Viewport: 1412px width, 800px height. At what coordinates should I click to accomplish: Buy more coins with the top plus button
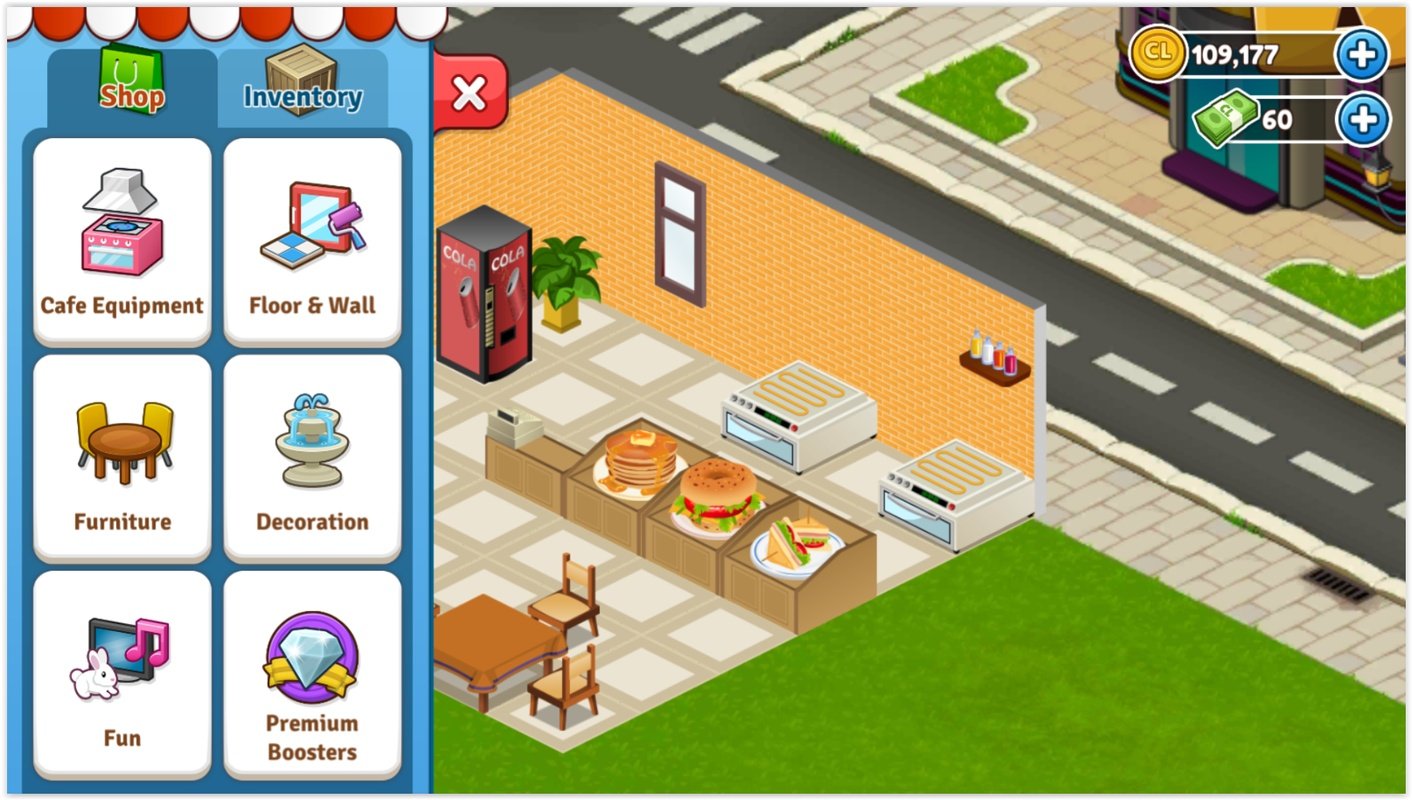click(1360, 55)
